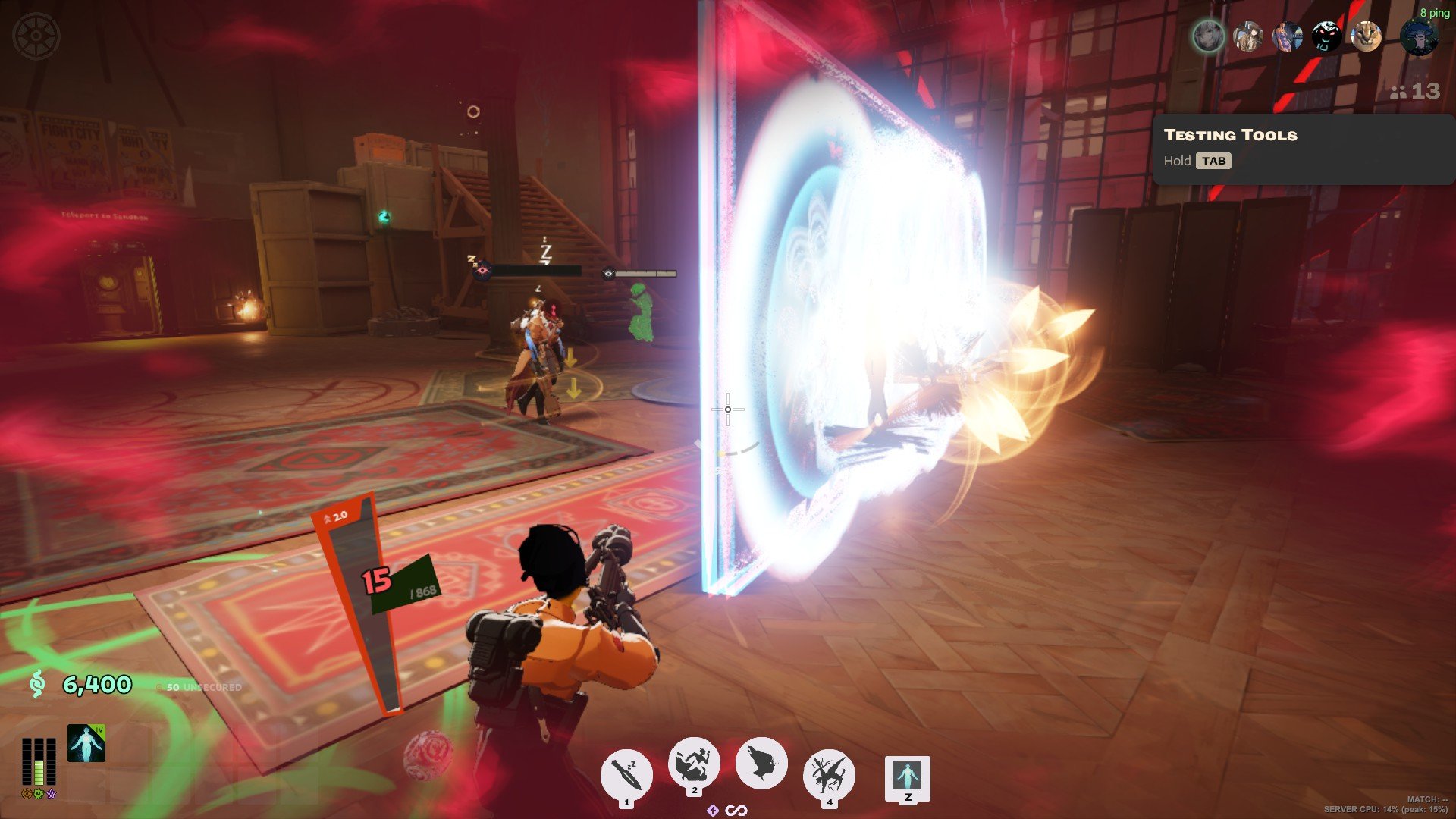Screen dimensions: 1456x819
Task: Click the orange weapon stat icon
Action: [x=27, y=794]
